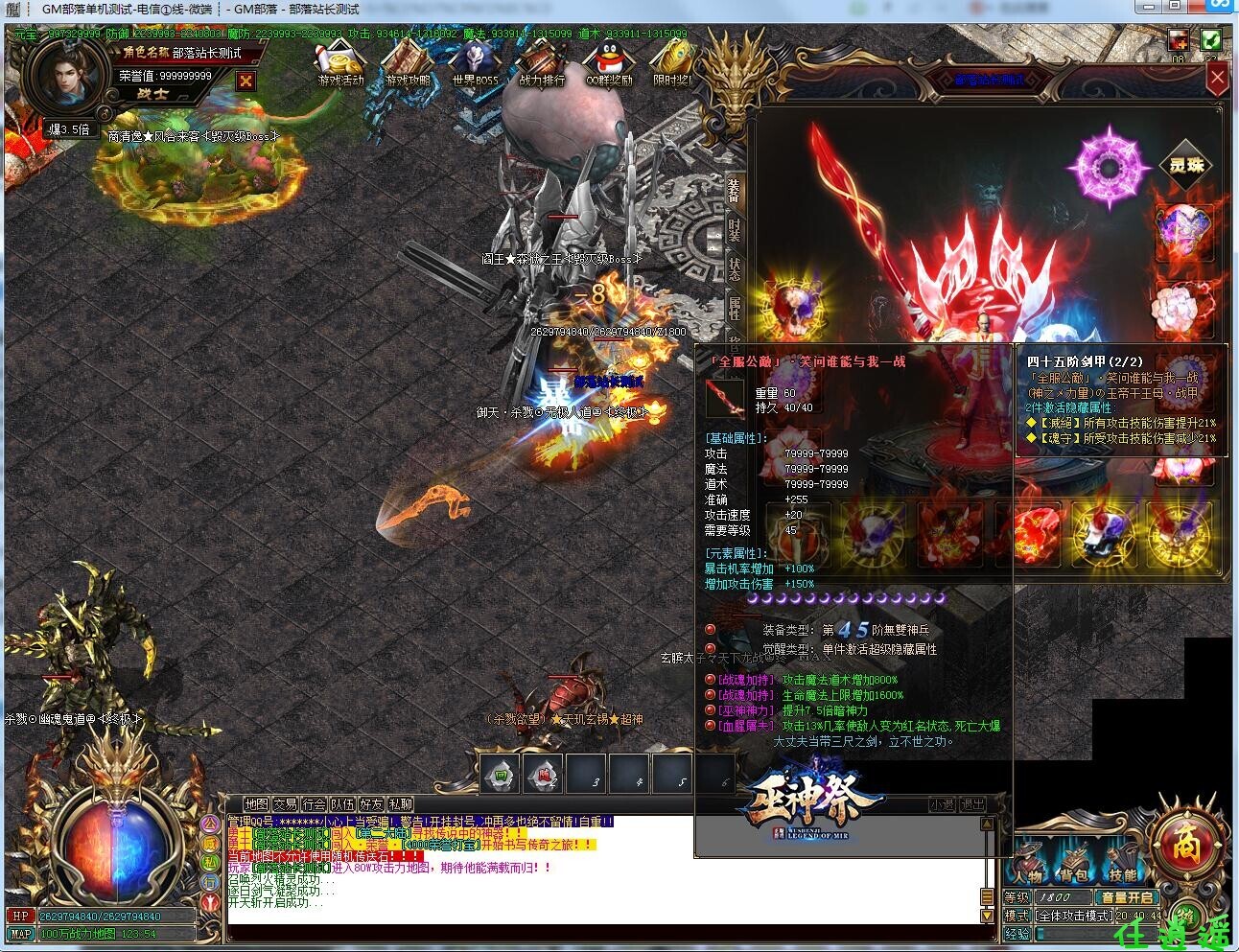Select the 交易 trade tab

(x=285, y=804)
